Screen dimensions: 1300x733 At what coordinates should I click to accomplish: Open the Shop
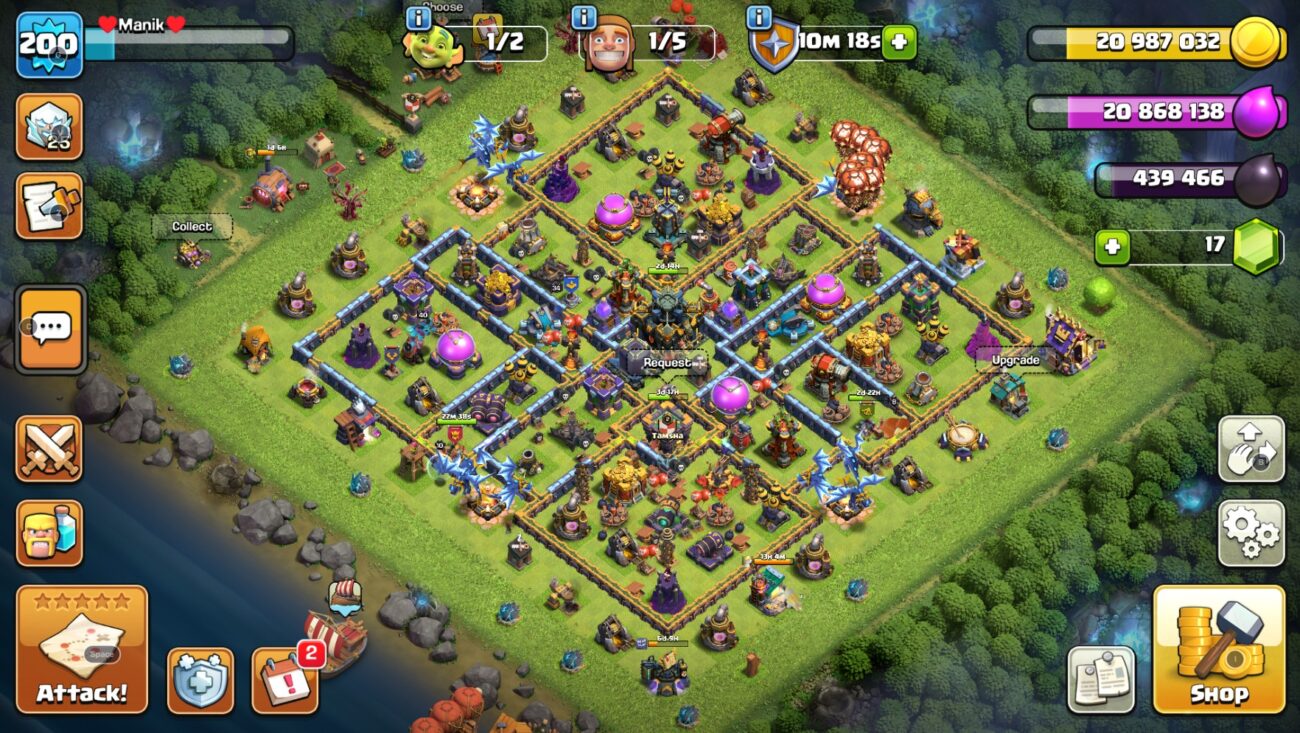point(1218,649)
